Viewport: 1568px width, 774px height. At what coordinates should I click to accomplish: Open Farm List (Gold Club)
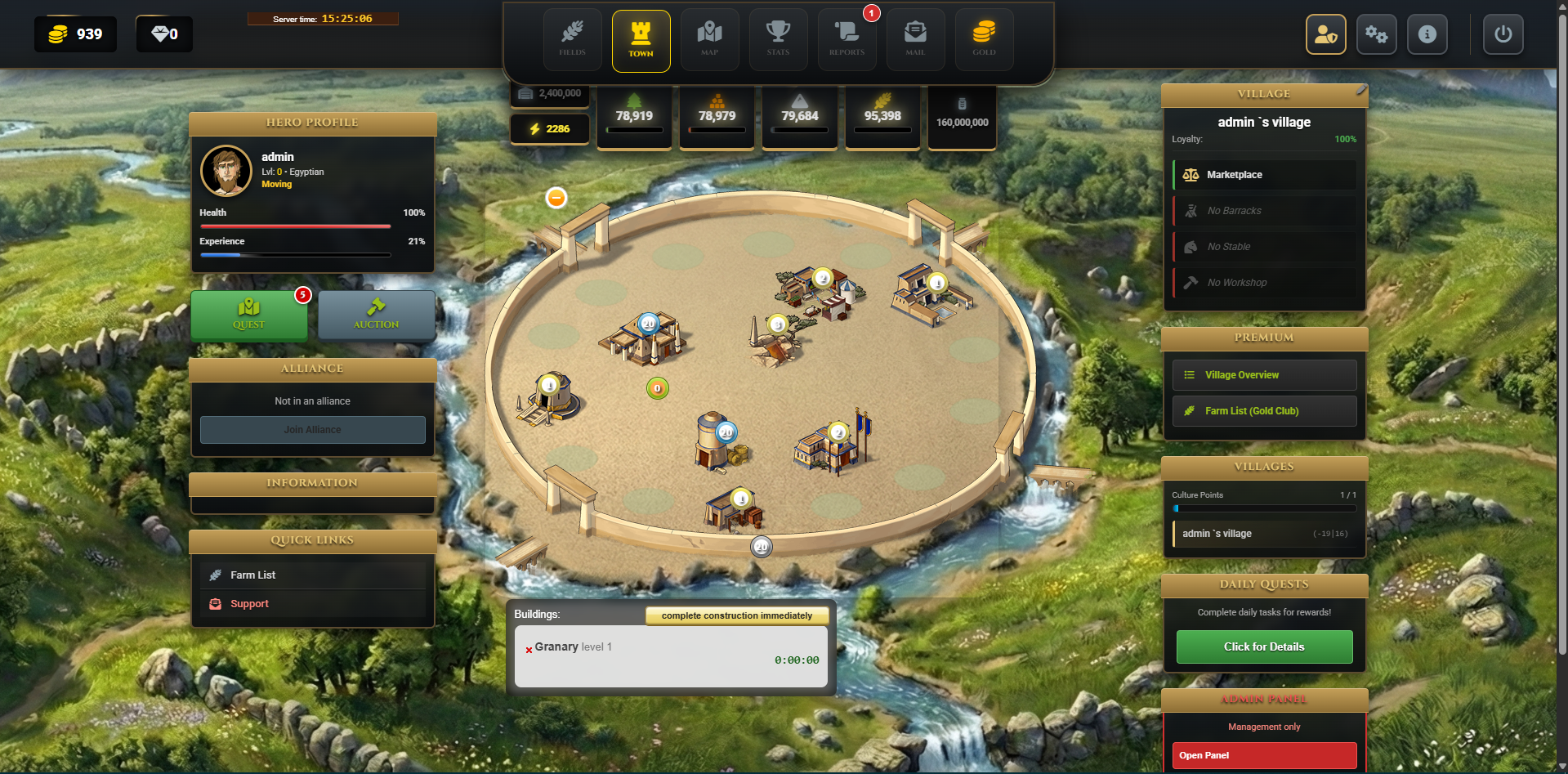click(1251, 411)
